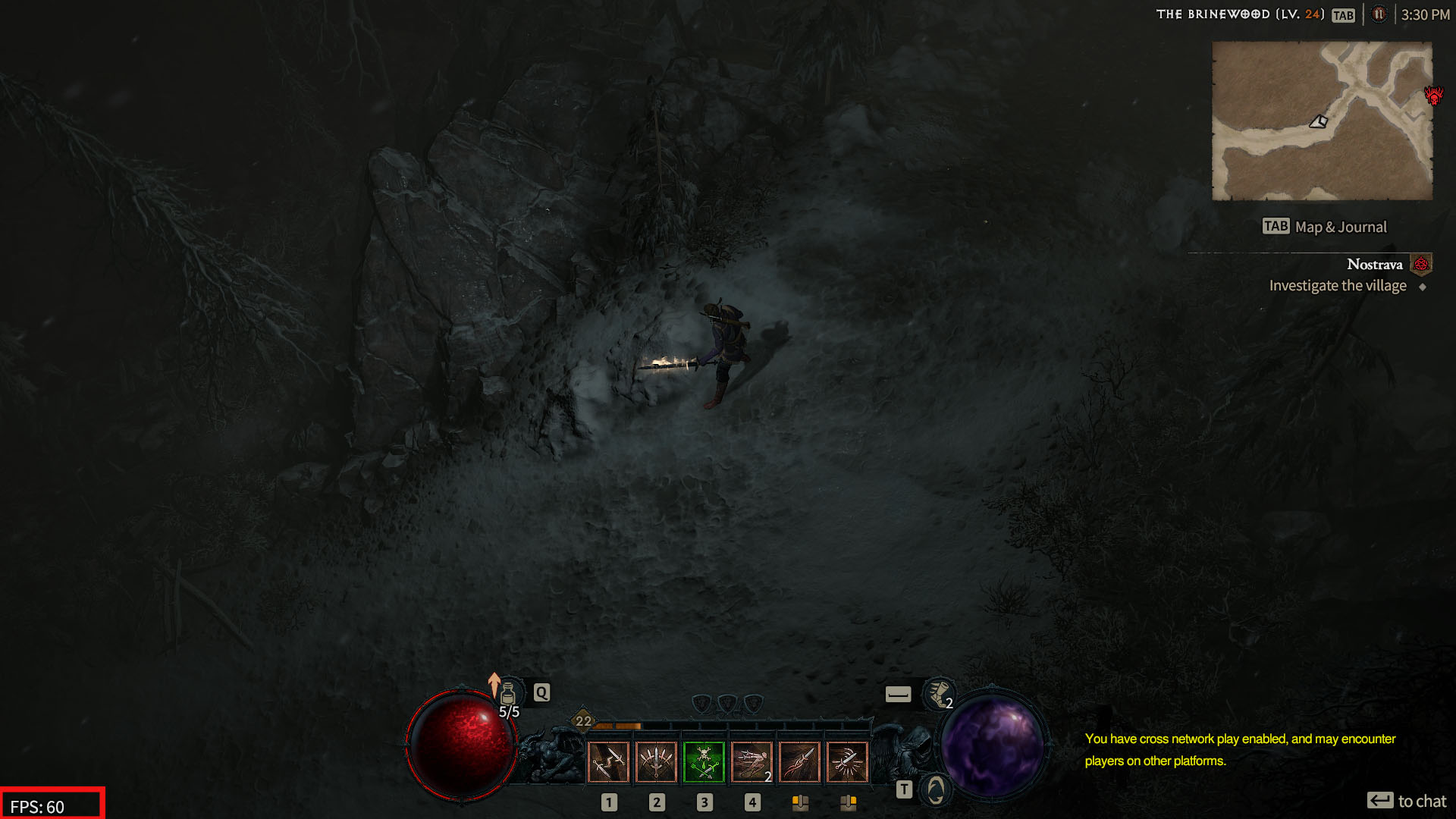
Task: Click the player arrow marker on the minimap
Action: point(1318,123)
